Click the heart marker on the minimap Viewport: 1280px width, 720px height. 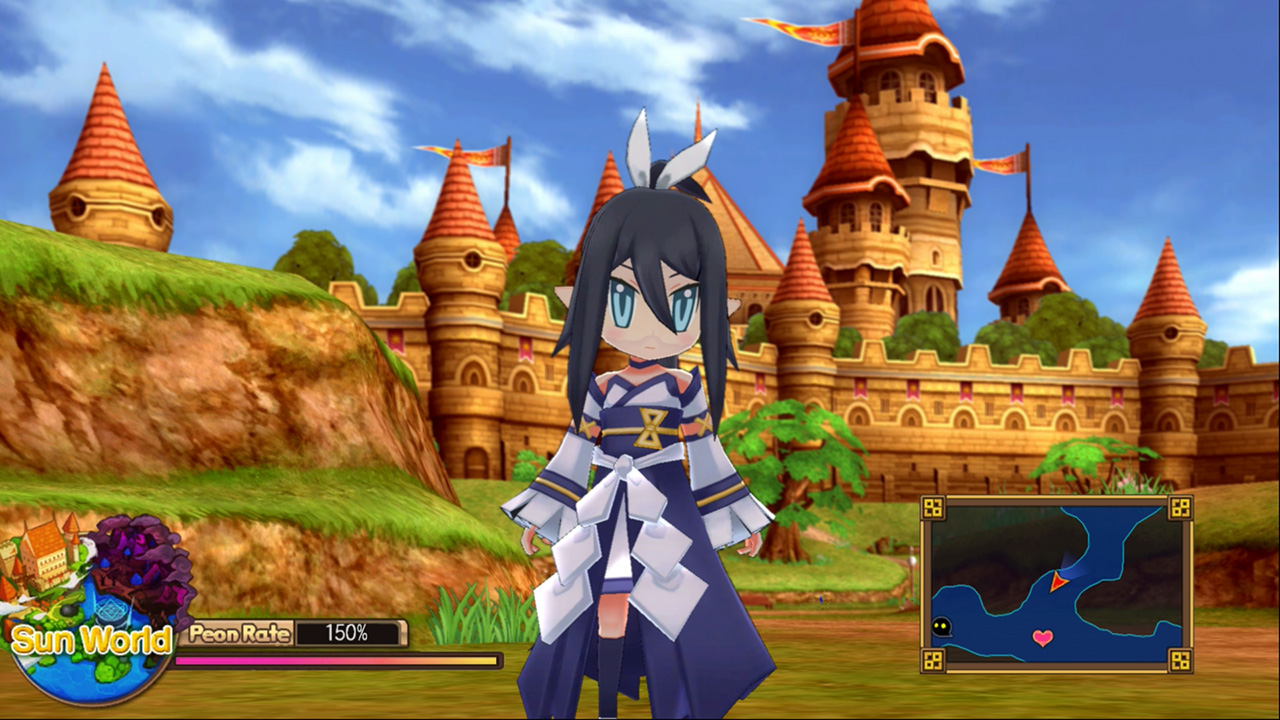tap(1042, 636)
